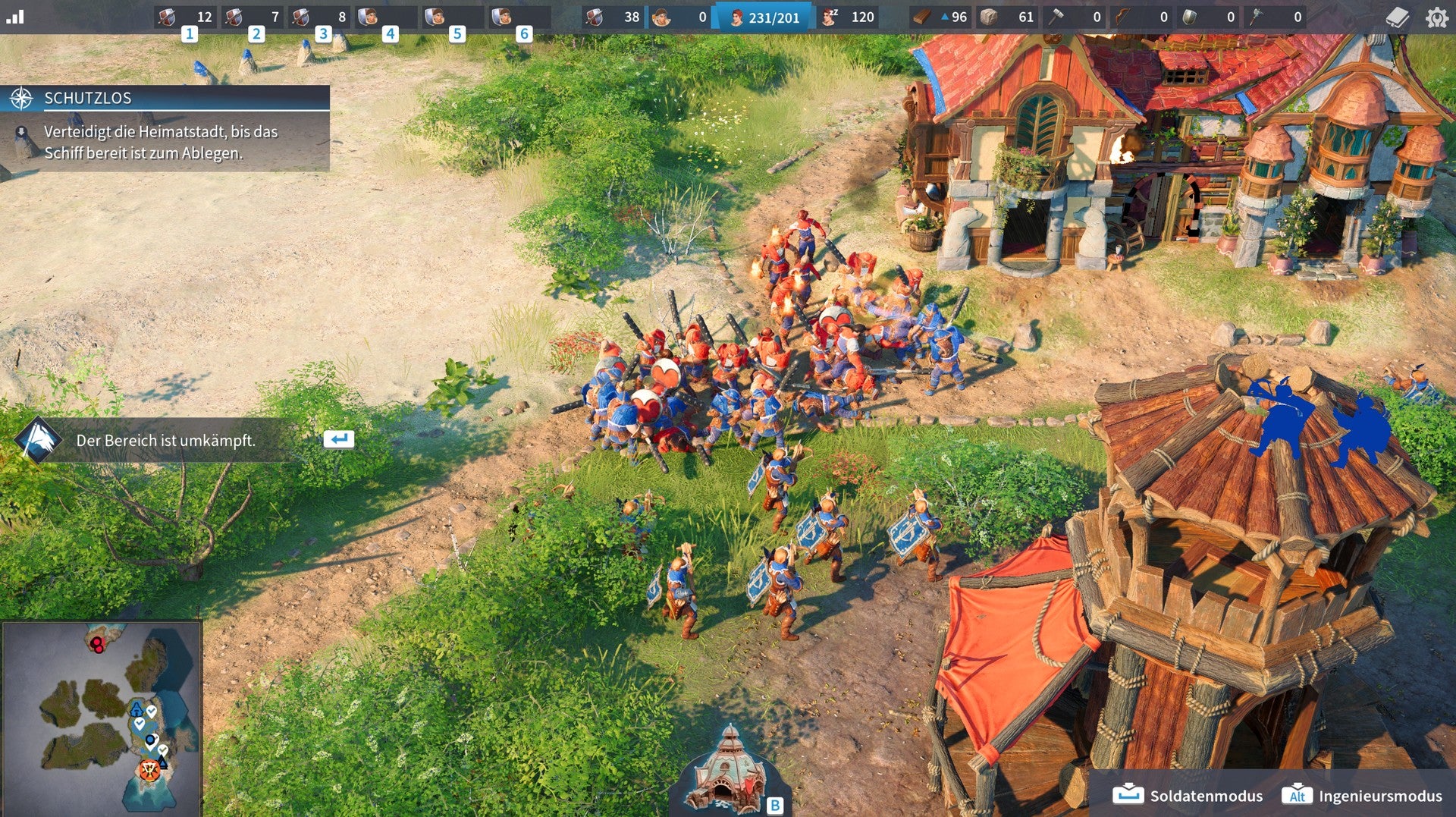Click the wood resource counter
The height and width of the screenshot is (817, 1456).
click(x=940, y=17)
